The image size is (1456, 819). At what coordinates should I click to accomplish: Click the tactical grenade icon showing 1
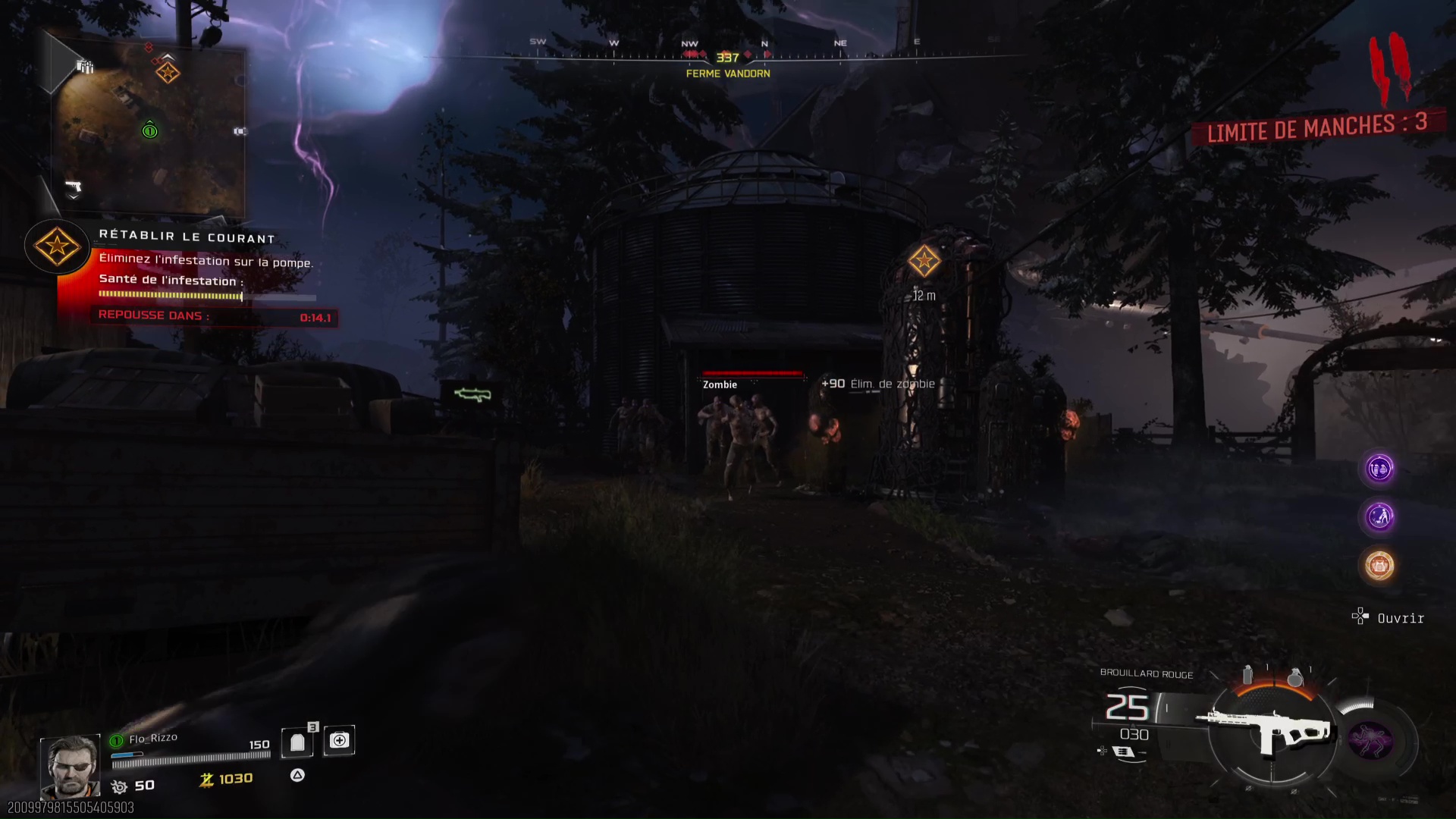[1248, 673]
